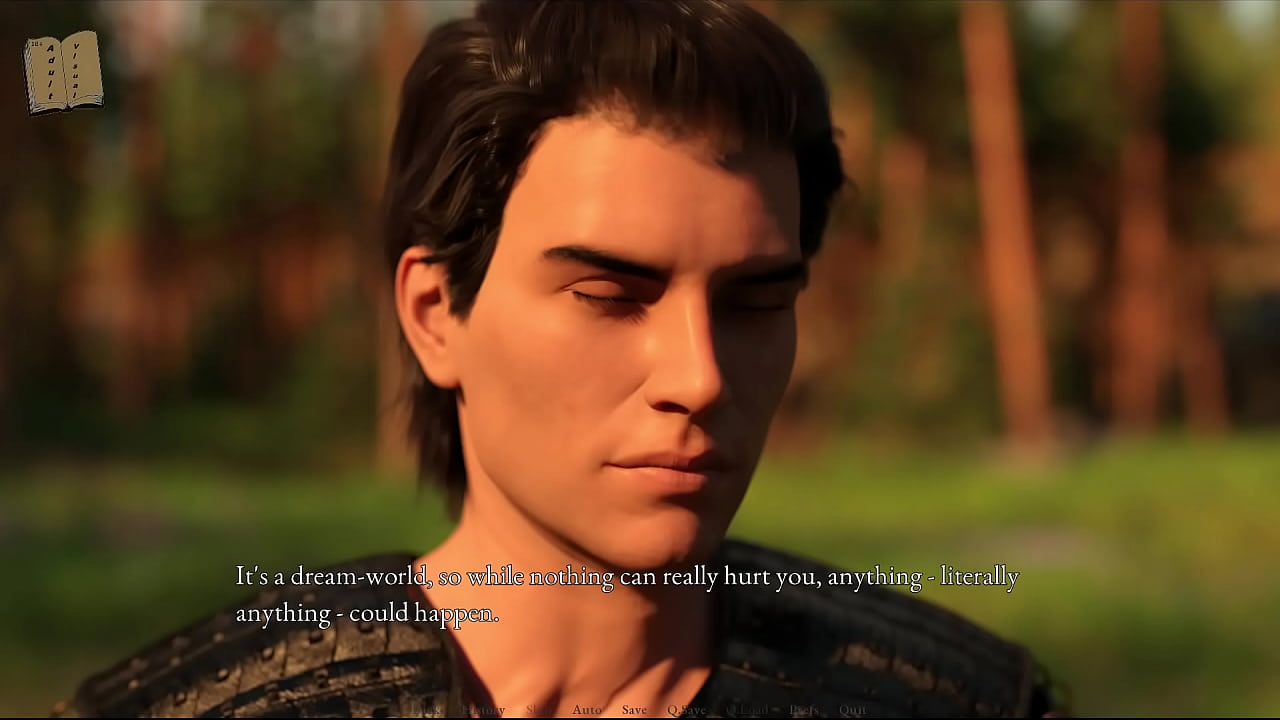
Task: Toggle Auto-advance for dialogue
Action: [x=587, y=710]
